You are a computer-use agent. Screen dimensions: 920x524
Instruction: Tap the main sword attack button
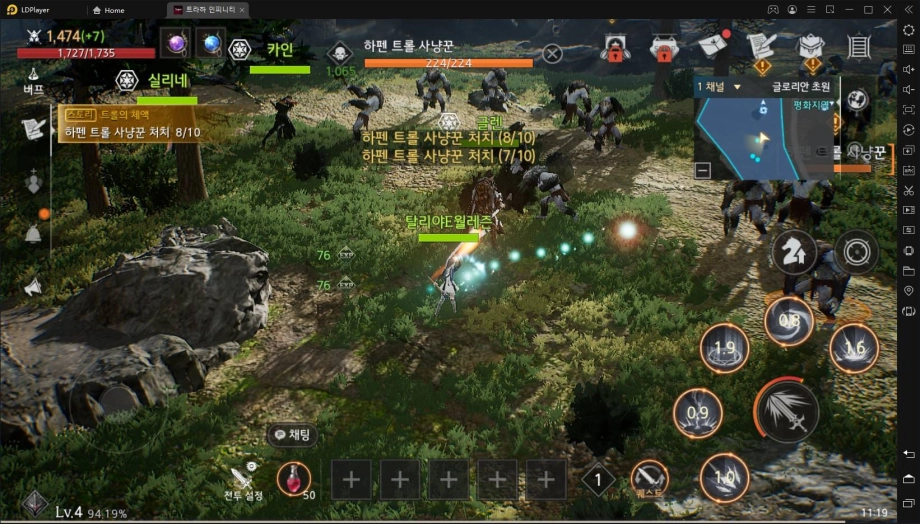pos(786,411)
